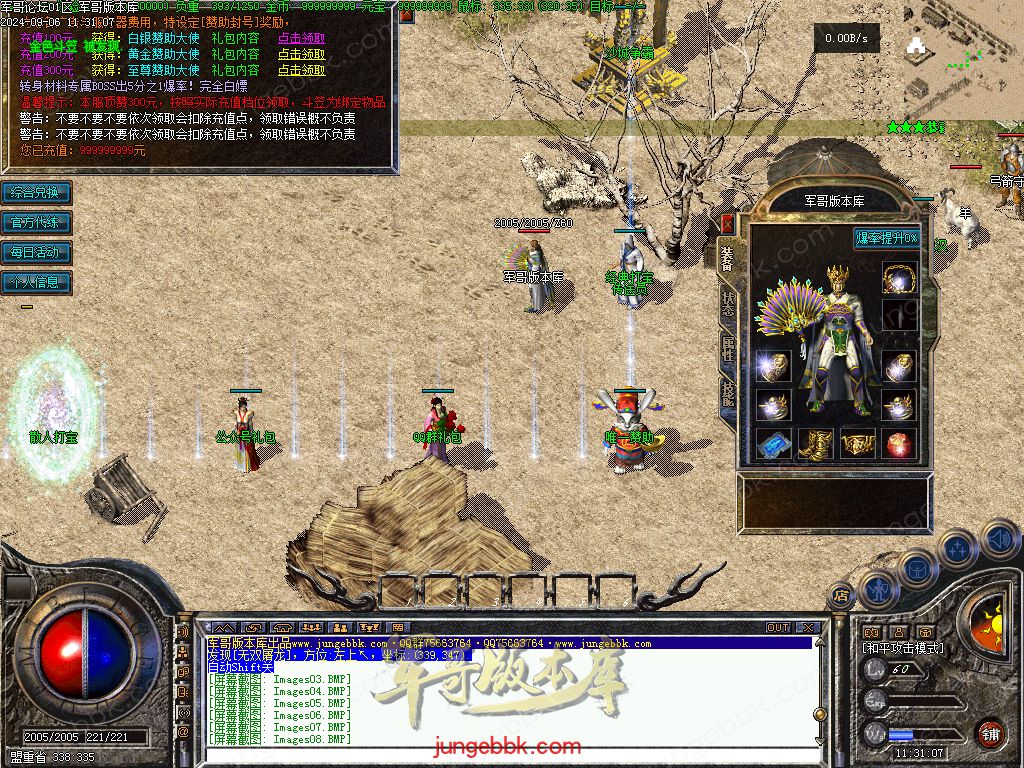The height and width of the screenshot is (768, 1024).
Task: Show 个人信息 personal info
Action: tap(35, 282)
